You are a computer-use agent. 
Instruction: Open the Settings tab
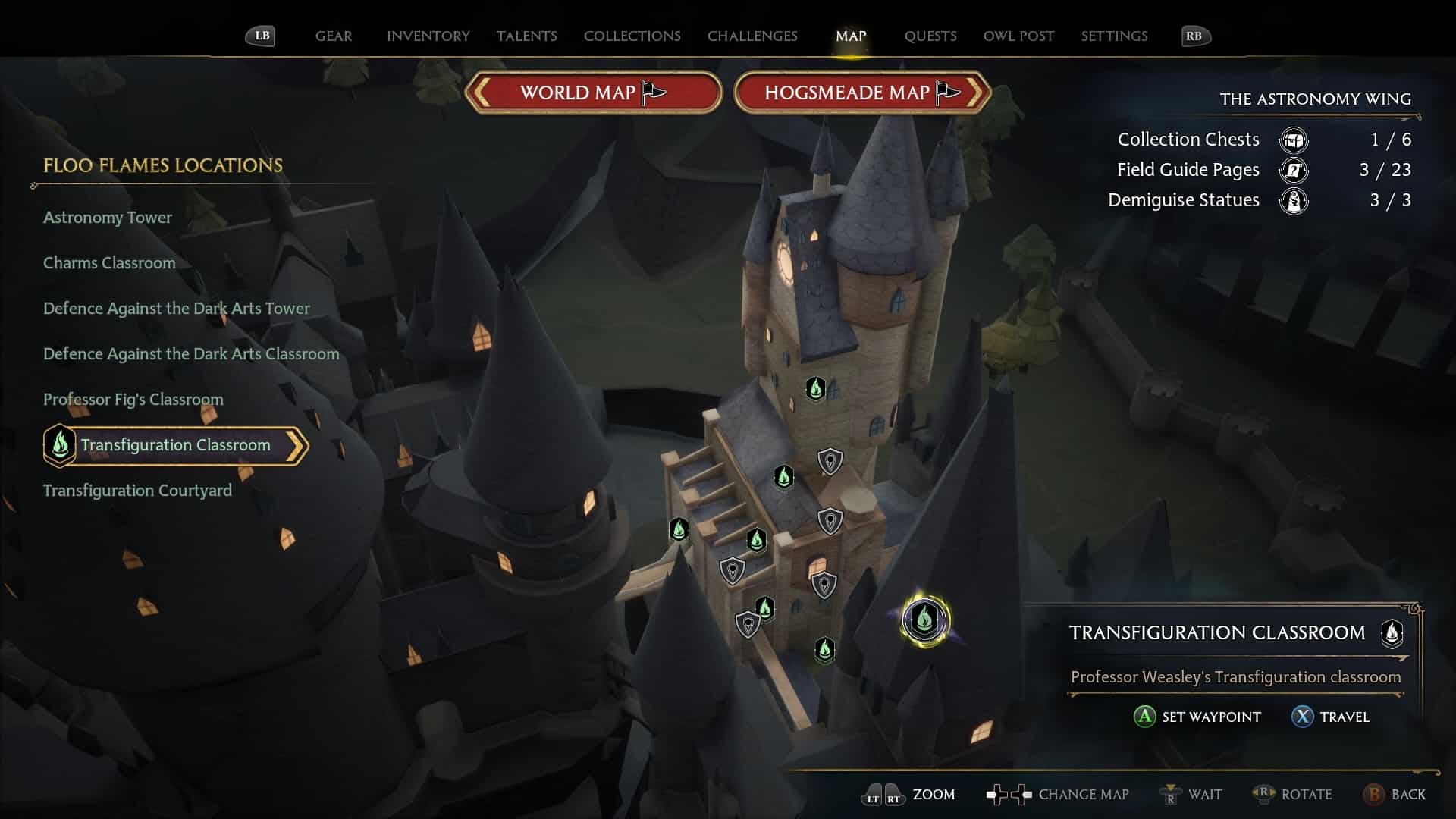pyautogui.click(x=1114, y=36)
